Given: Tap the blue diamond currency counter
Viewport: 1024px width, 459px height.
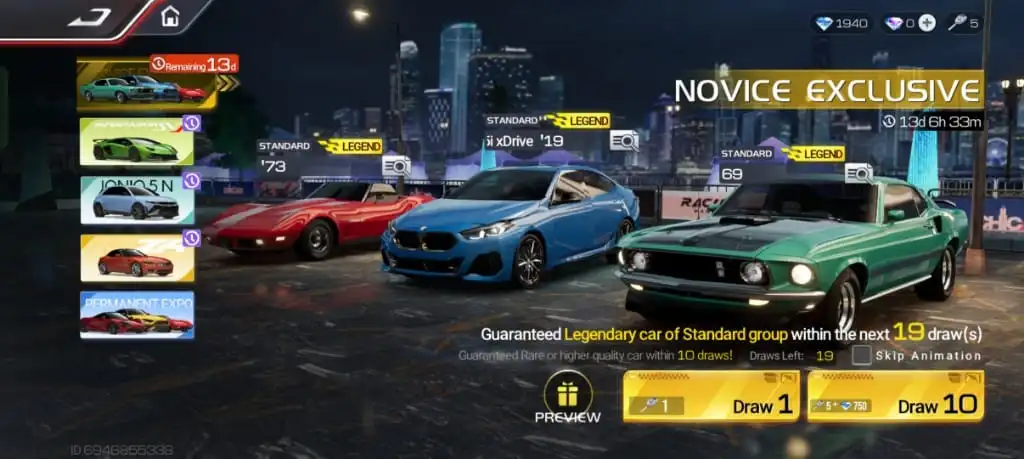Looking at the screenshot, I should (x=841, y=23).
